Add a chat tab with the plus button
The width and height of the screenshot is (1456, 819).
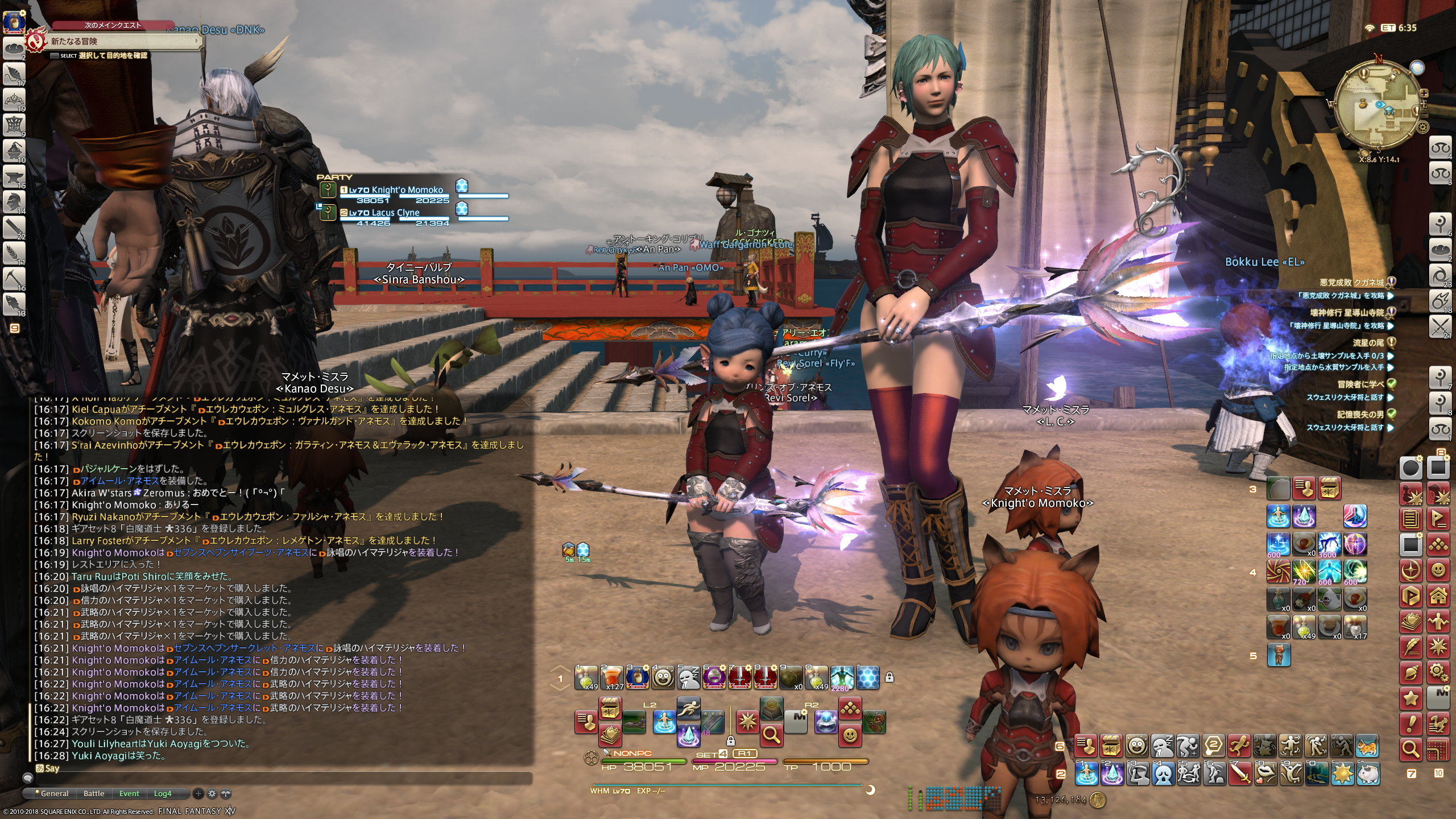(x=198, y=793)
